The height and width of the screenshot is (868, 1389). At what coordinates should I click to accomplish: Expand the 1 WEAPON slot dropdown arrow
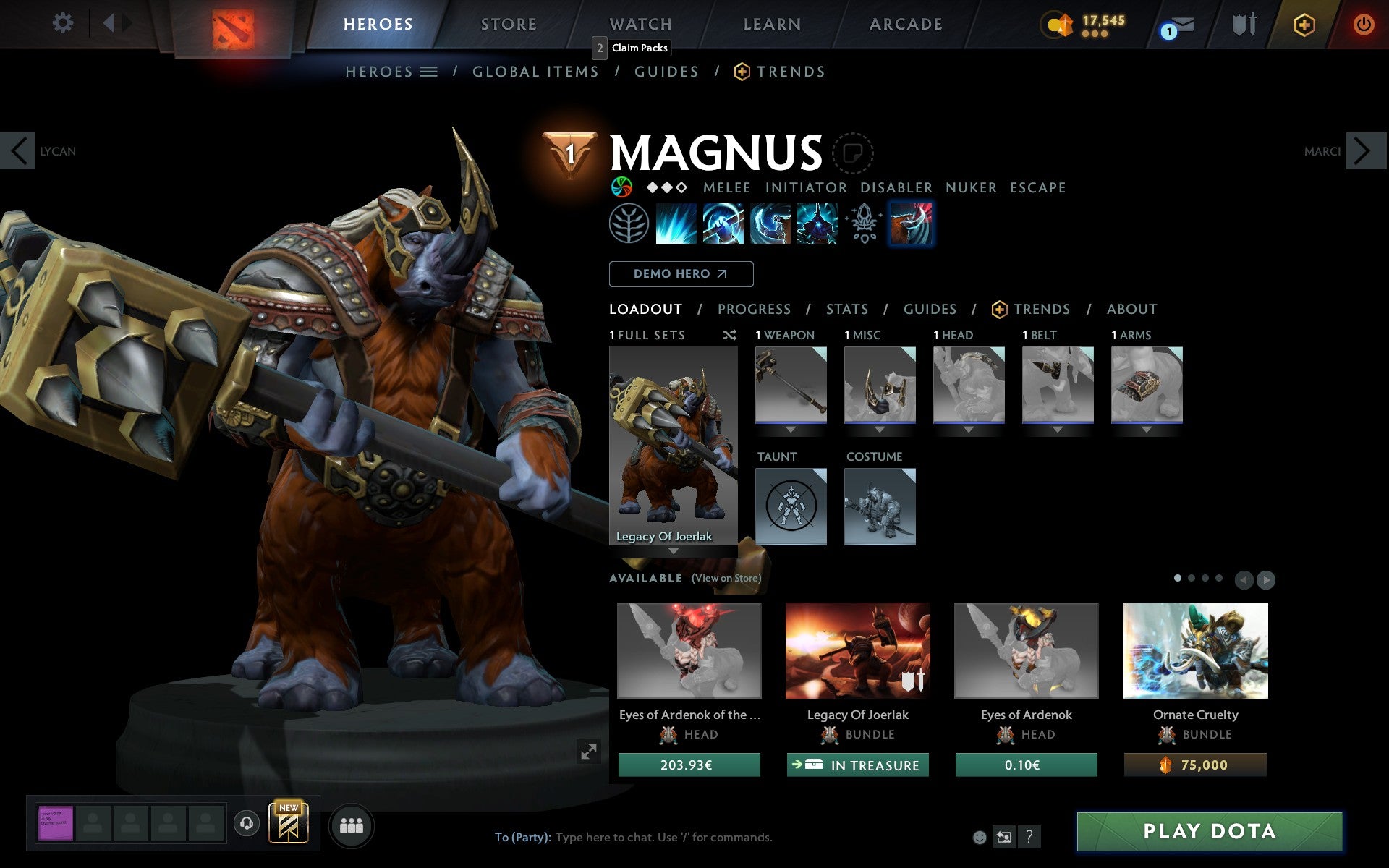click(790, 428)
